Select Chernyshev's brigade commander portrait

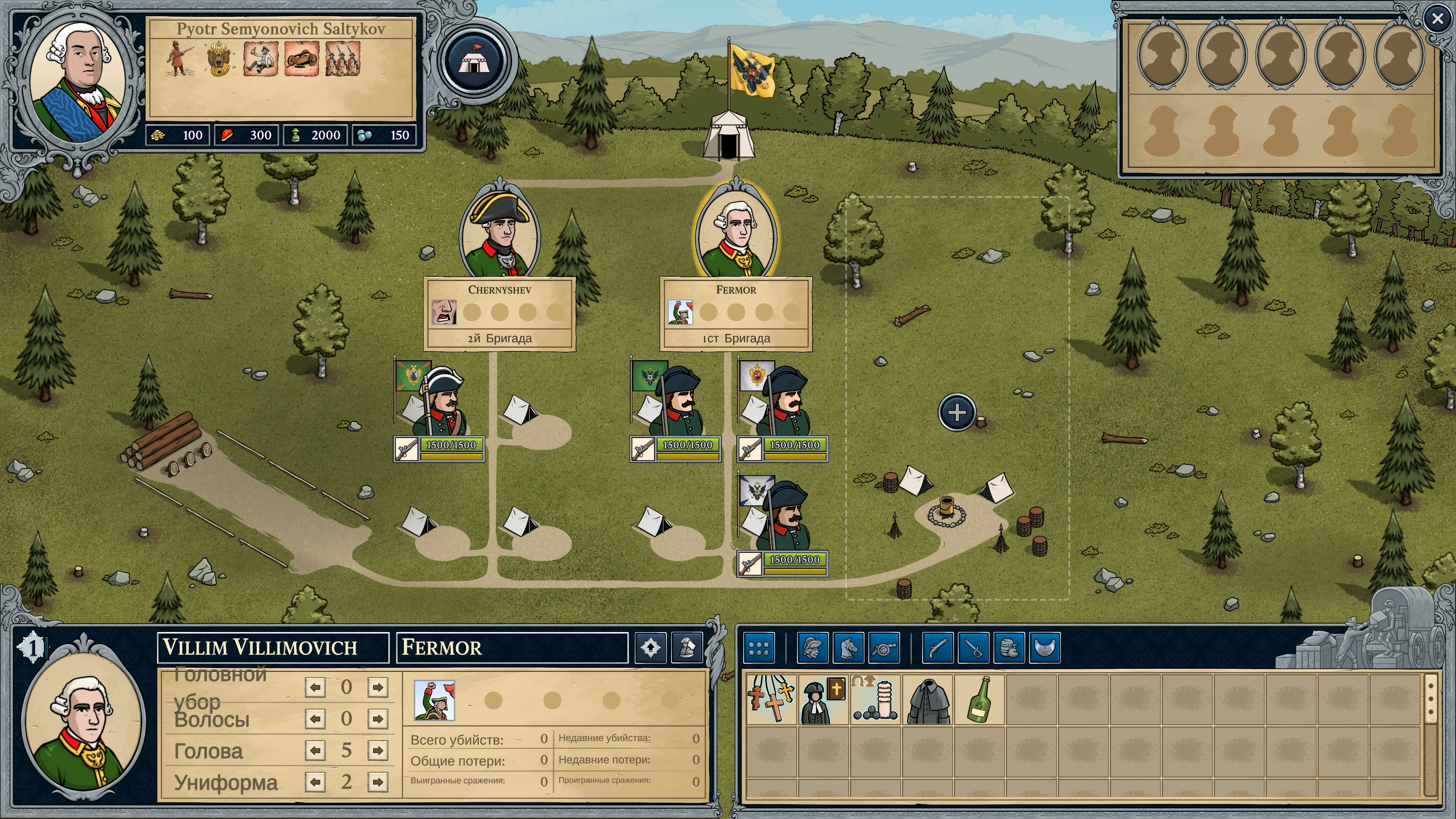500,232
